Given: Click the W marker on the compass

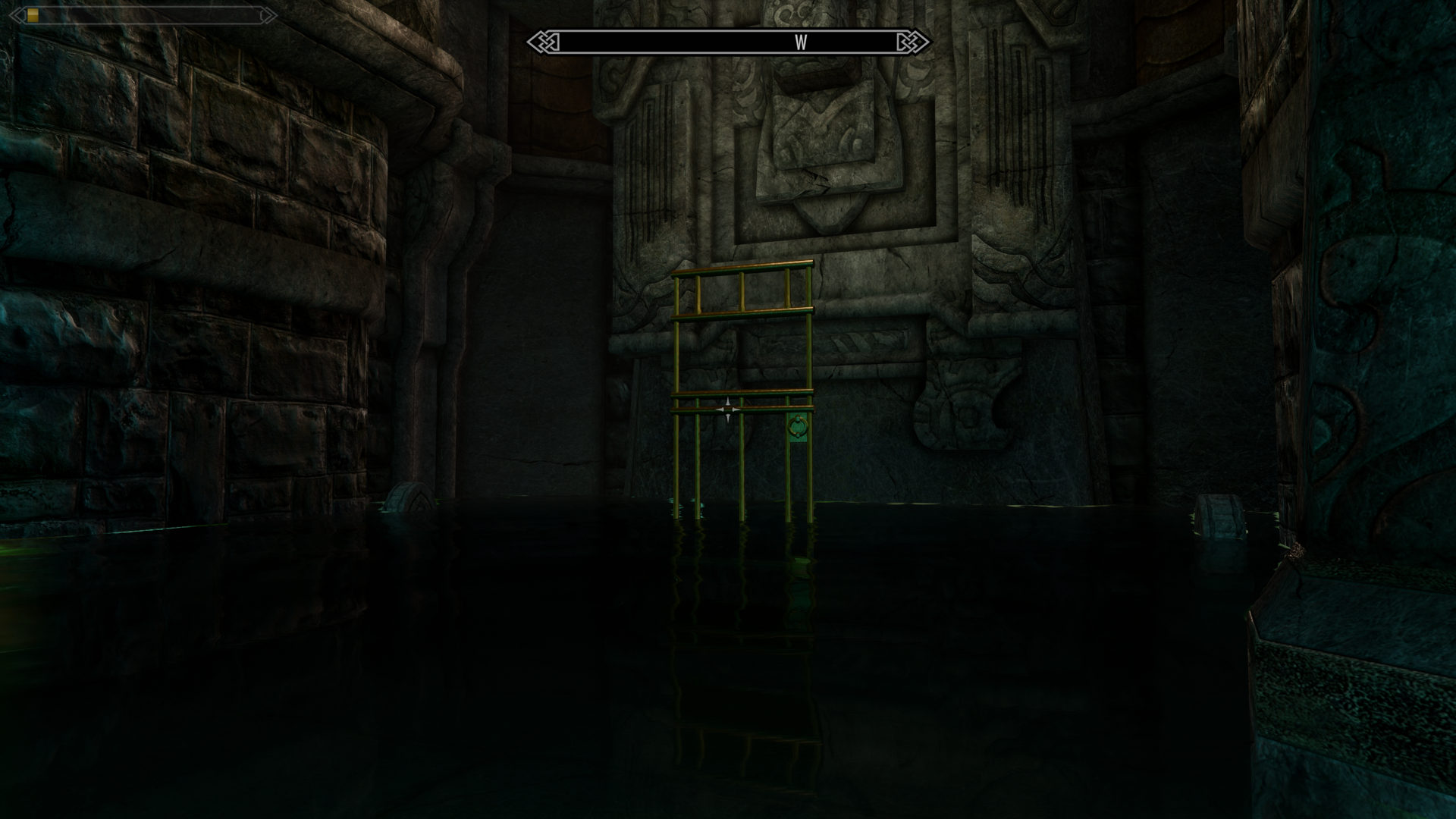Looking at the screenshot, I should [x=802, y=43].
